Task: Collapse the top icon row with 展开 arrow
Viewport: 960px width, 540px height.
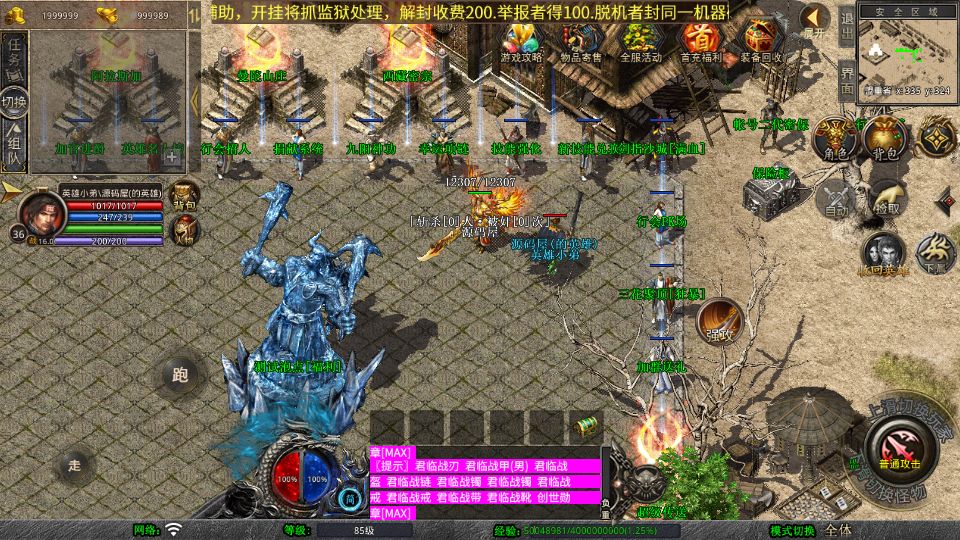Action: pyautogui.click(x=815, y=20)
